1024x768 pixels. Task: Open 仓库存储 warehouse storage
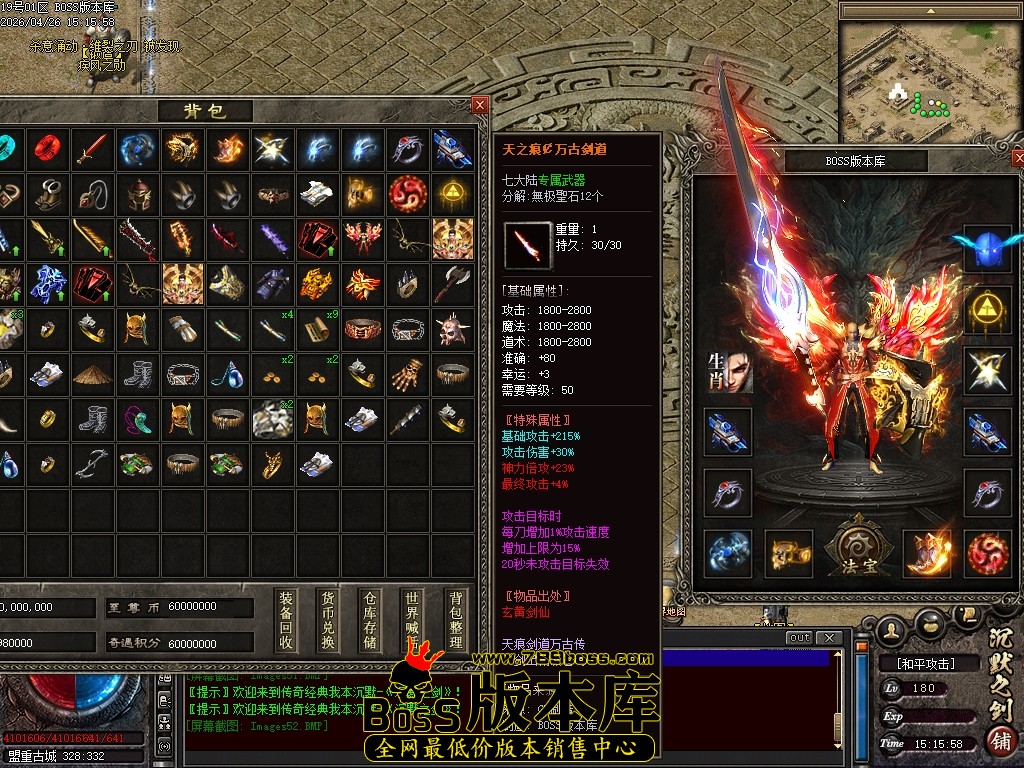coord(370,620)
